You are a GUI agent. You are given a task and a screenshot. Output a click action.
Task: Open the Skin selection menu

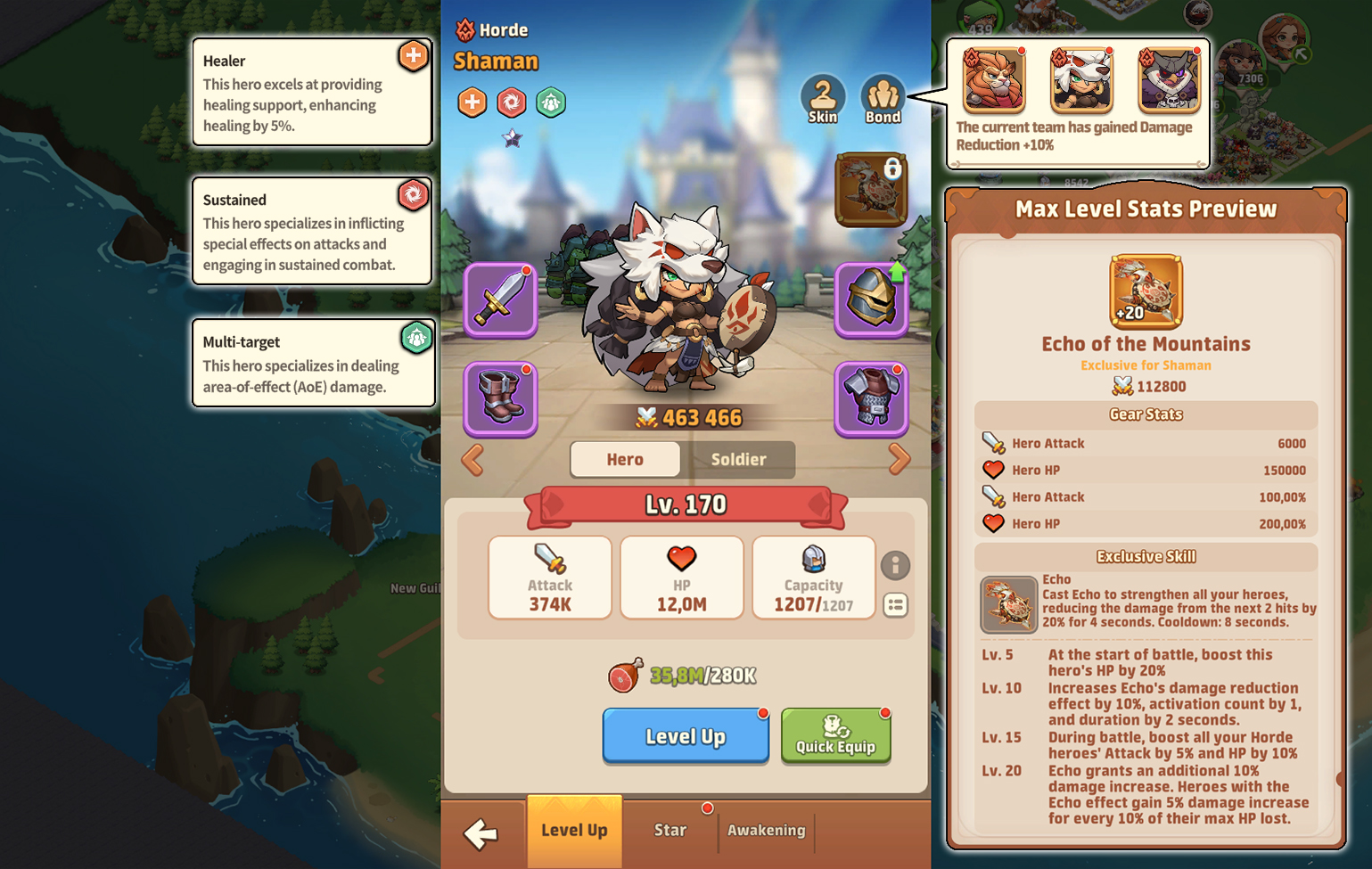coord(823,98)
